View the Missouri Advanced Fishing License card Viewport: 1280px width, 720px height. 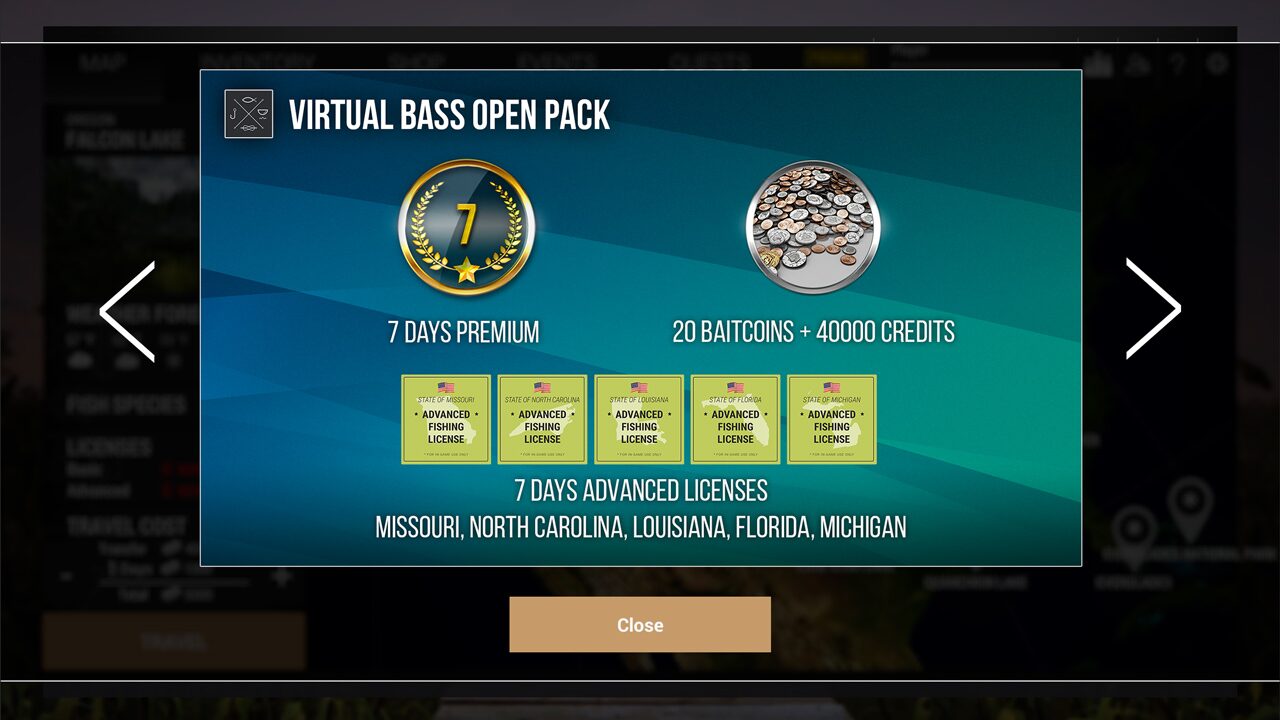pyautogui.click(x=445, y=419)
